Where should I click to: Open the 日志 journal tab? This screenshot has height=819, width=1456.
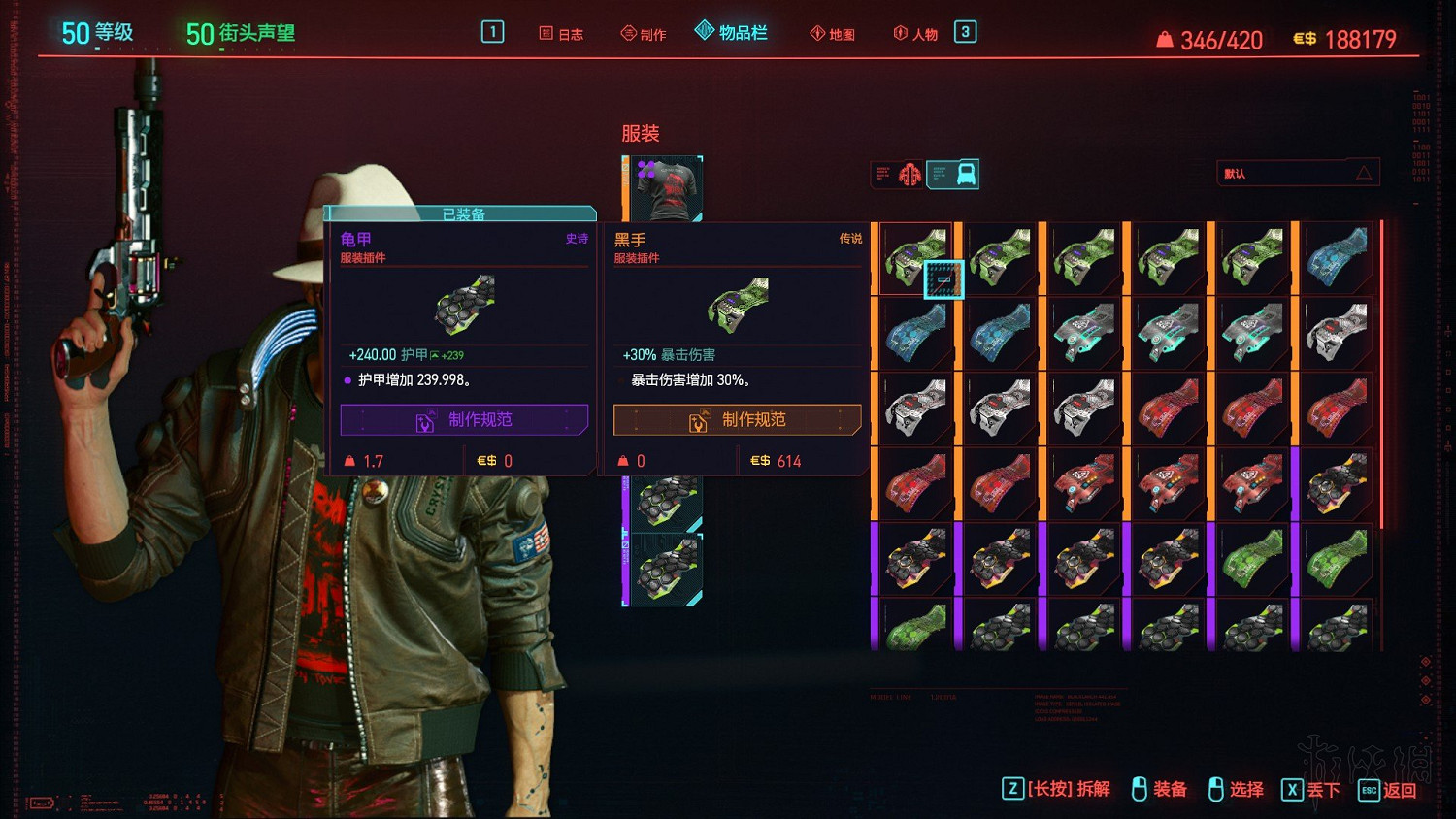pos(561,34)
